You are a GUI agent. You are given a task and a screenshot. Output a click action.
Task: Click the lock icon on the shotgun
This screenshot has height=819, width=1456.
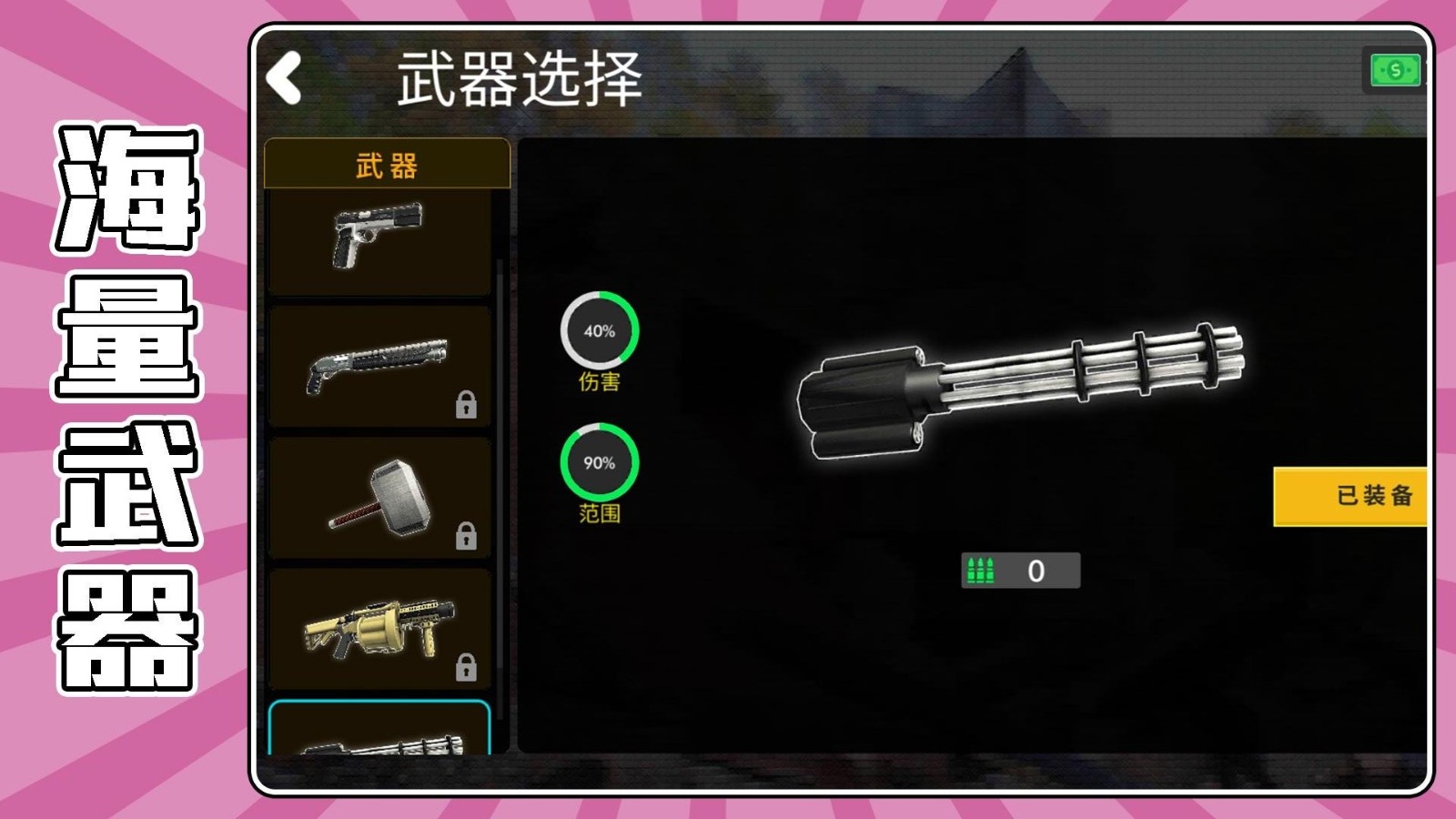[467, 407]
